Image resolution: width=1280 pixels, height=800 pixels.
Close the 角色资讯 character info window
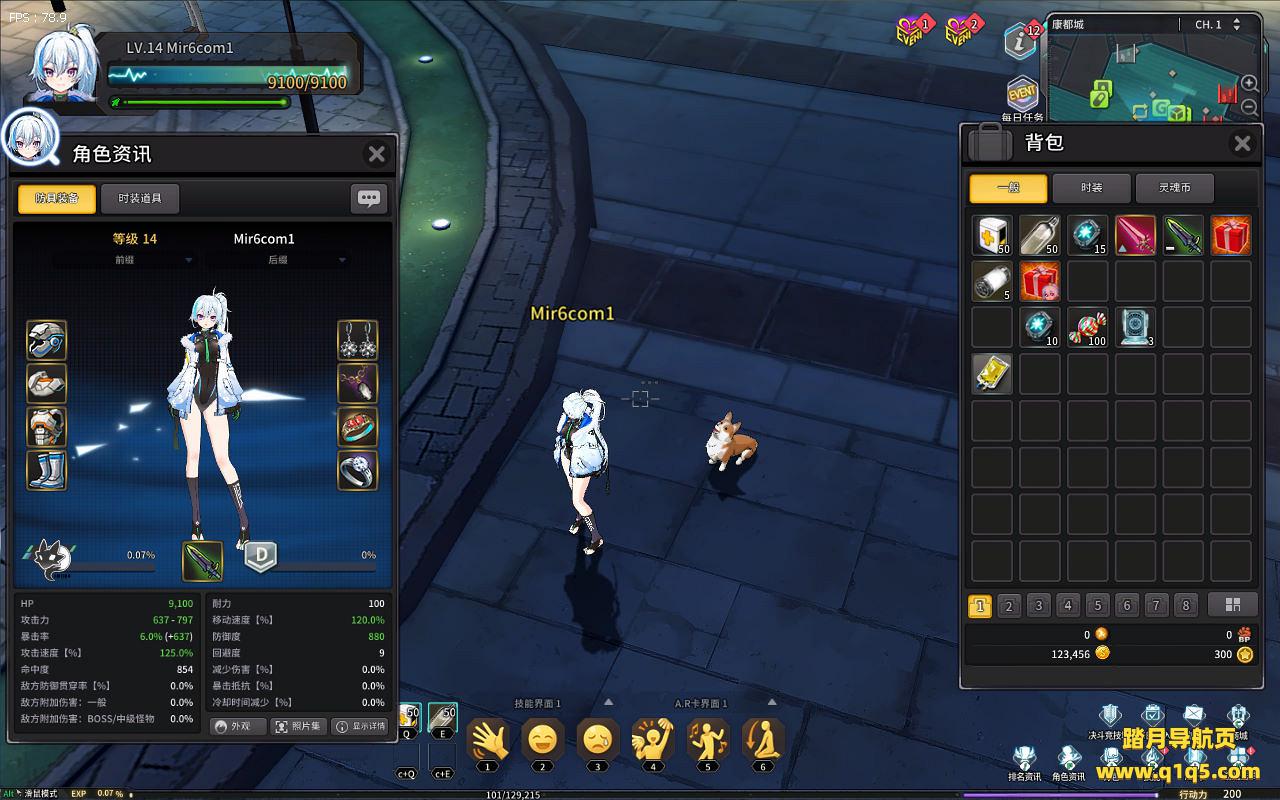[376, 154]
